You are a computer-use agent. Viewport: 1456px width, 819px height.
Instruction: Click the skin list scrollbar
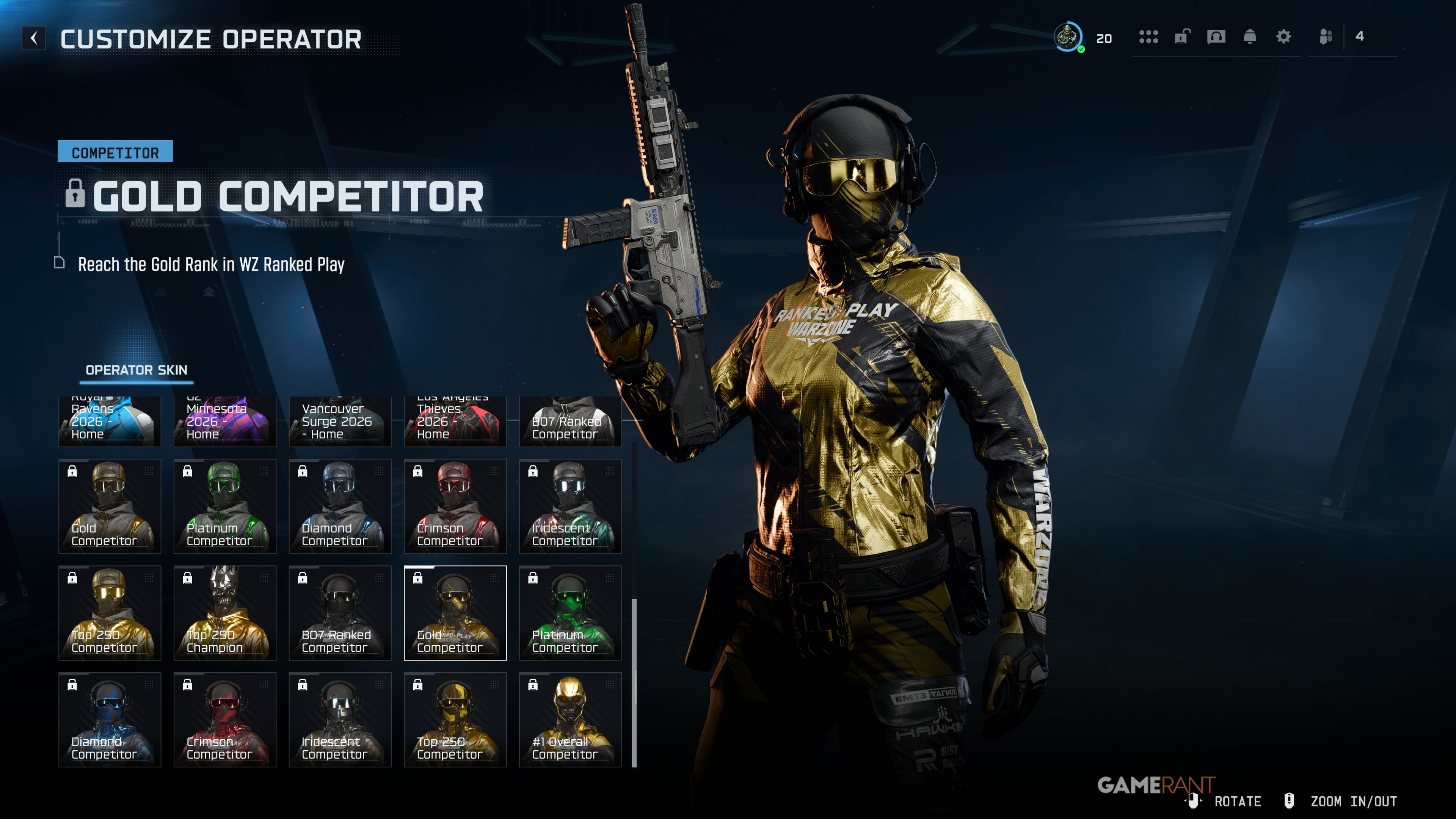coord(634,678)
